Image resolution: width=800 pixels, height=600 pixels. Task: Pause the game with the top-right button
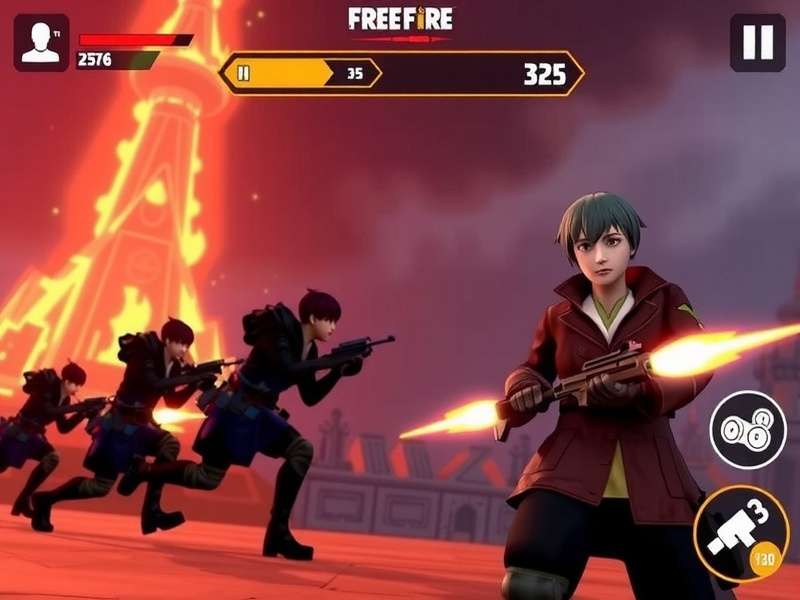pos(757,43)
